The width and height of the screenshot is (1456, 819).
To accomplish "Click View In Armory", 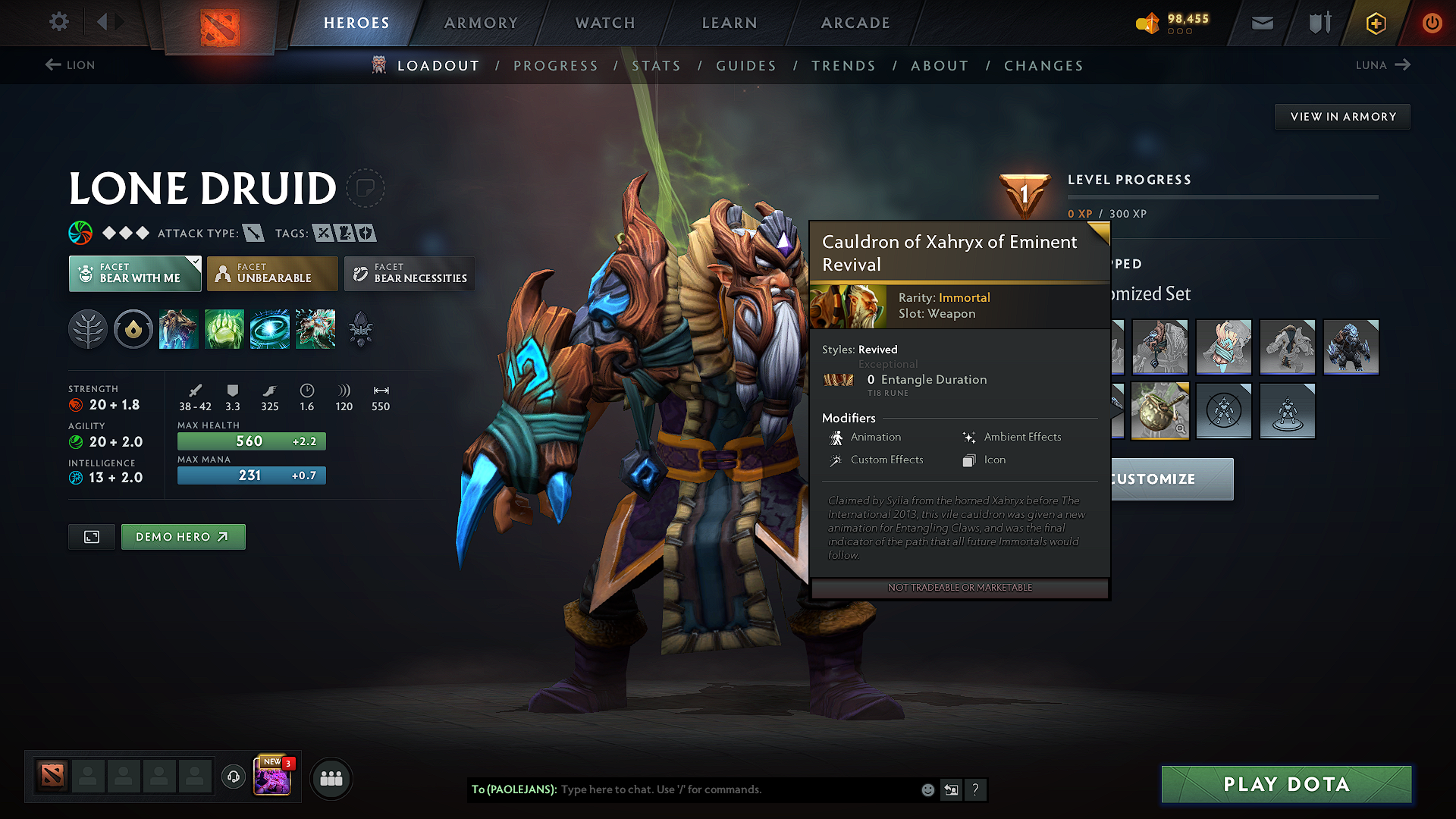I will click(1341, 116).
